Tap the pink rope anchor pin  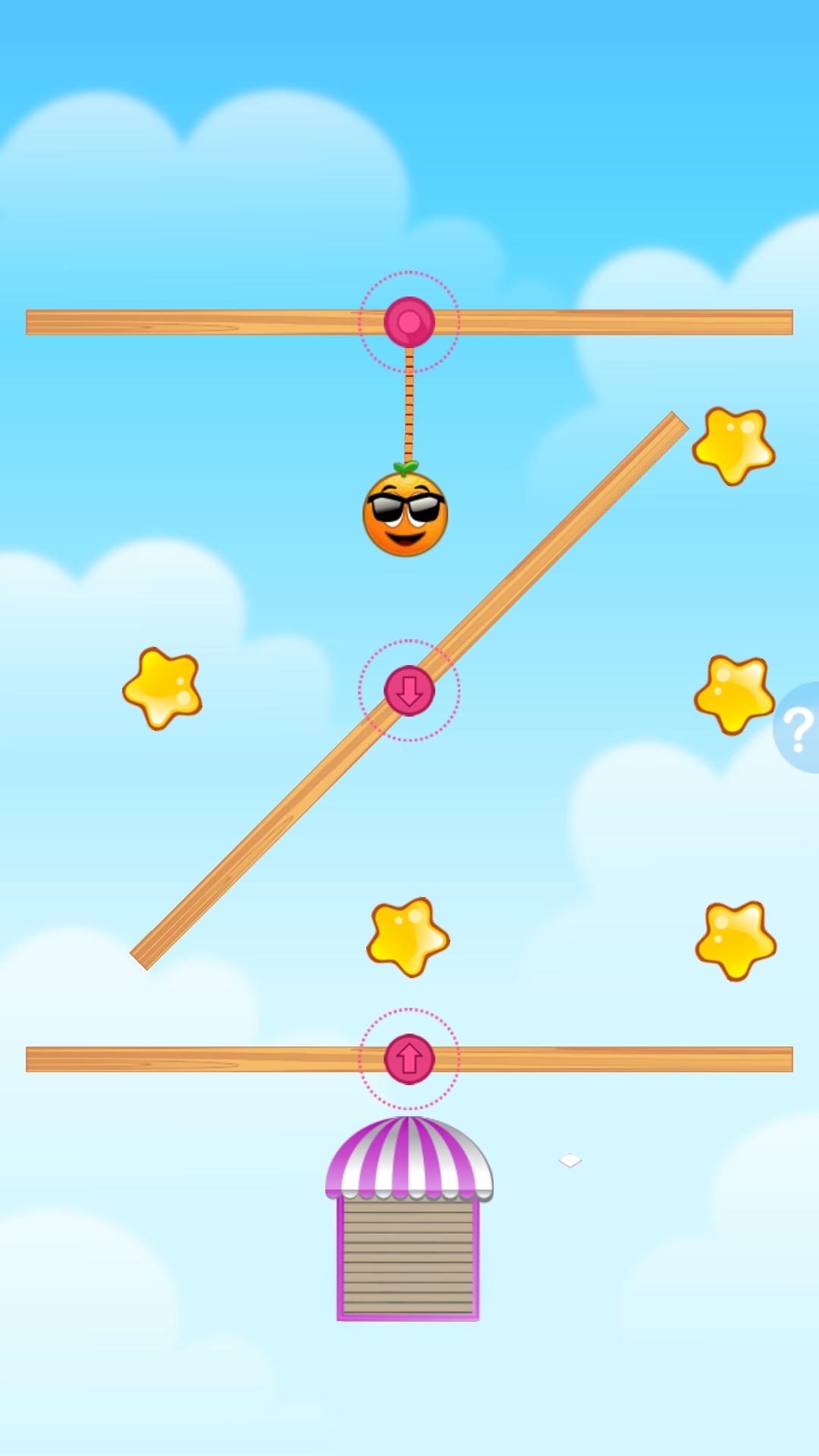(x=409, y=322)
